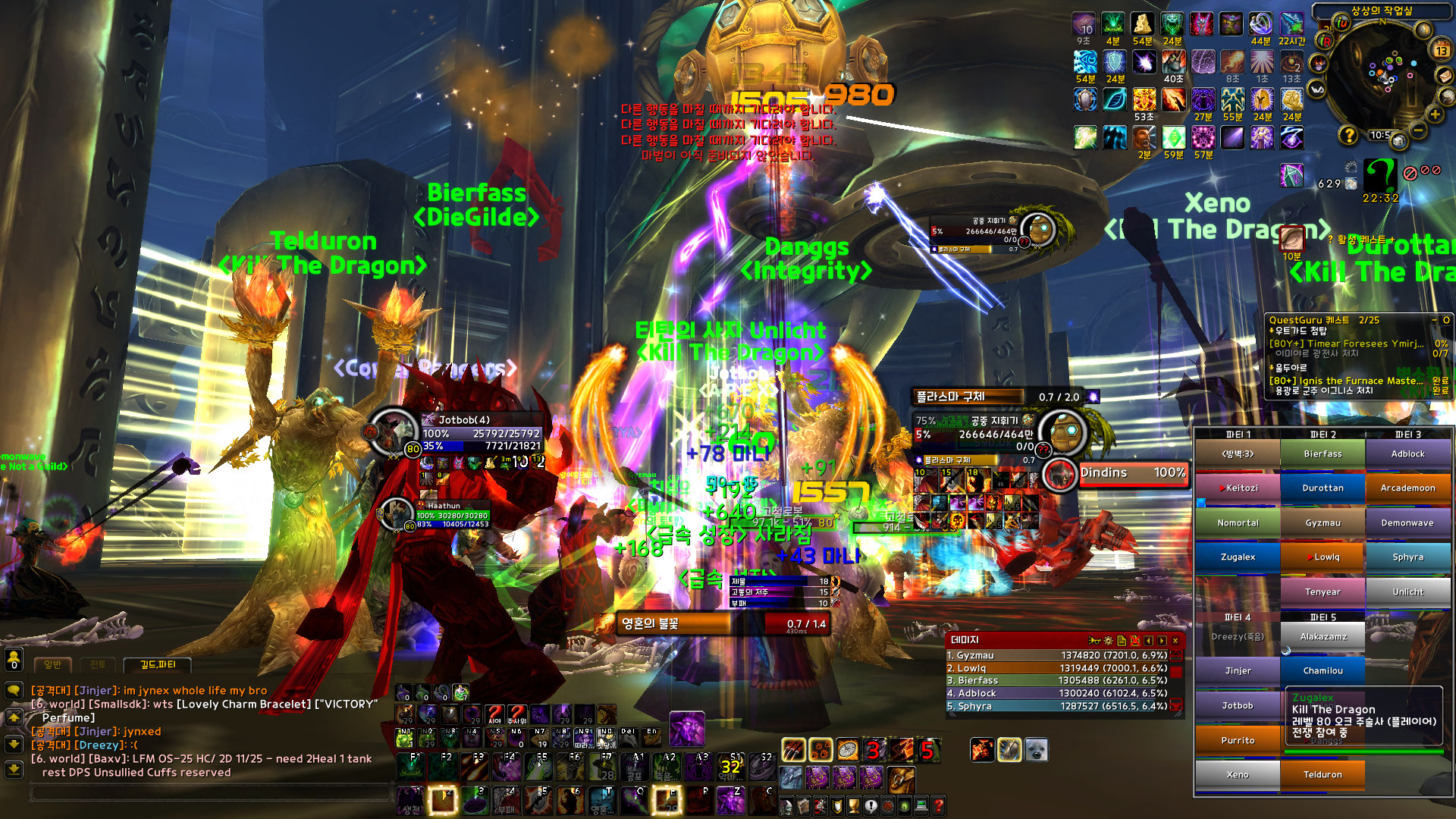The image size is (1456, 819).
Task: Open the gold trophy achievements button
Action: [853, 805]
